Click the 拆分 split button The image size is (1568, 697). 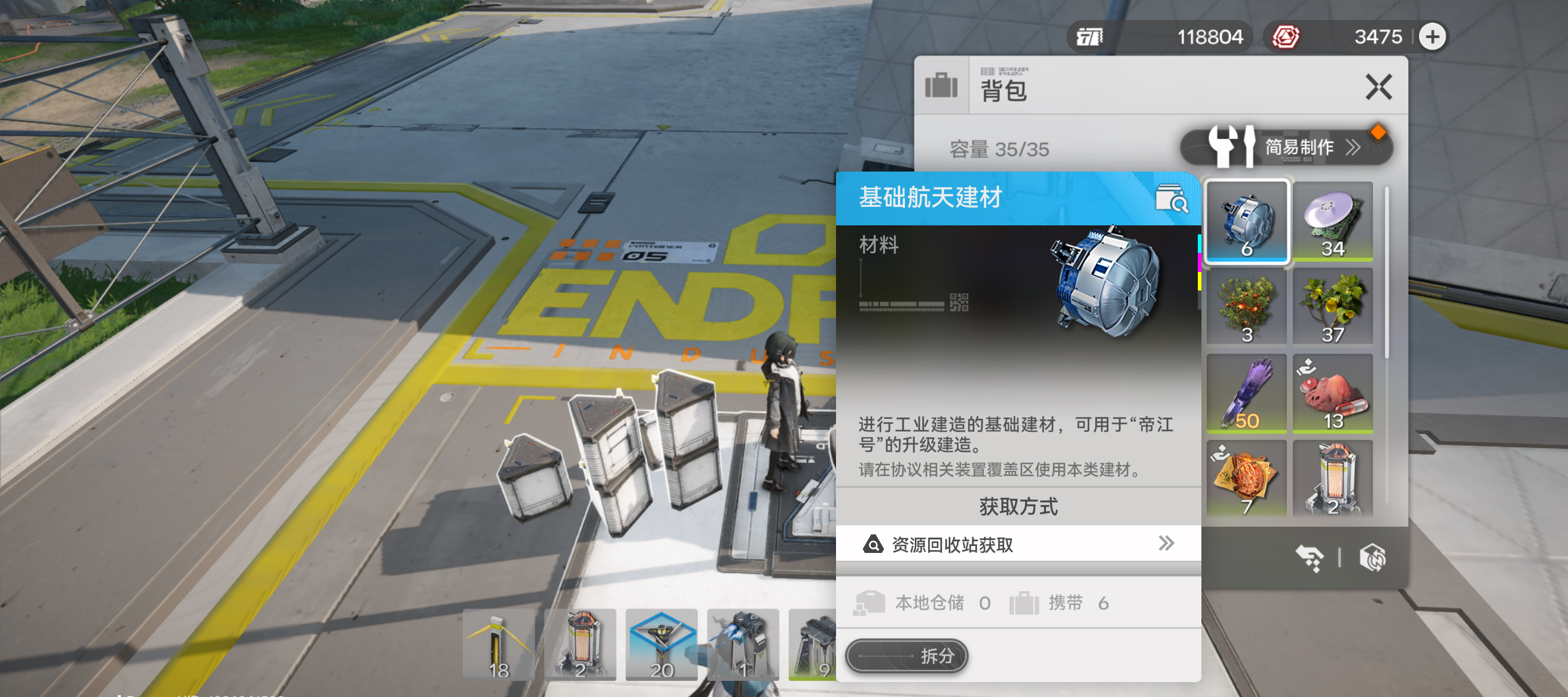[x=906, y=656]
